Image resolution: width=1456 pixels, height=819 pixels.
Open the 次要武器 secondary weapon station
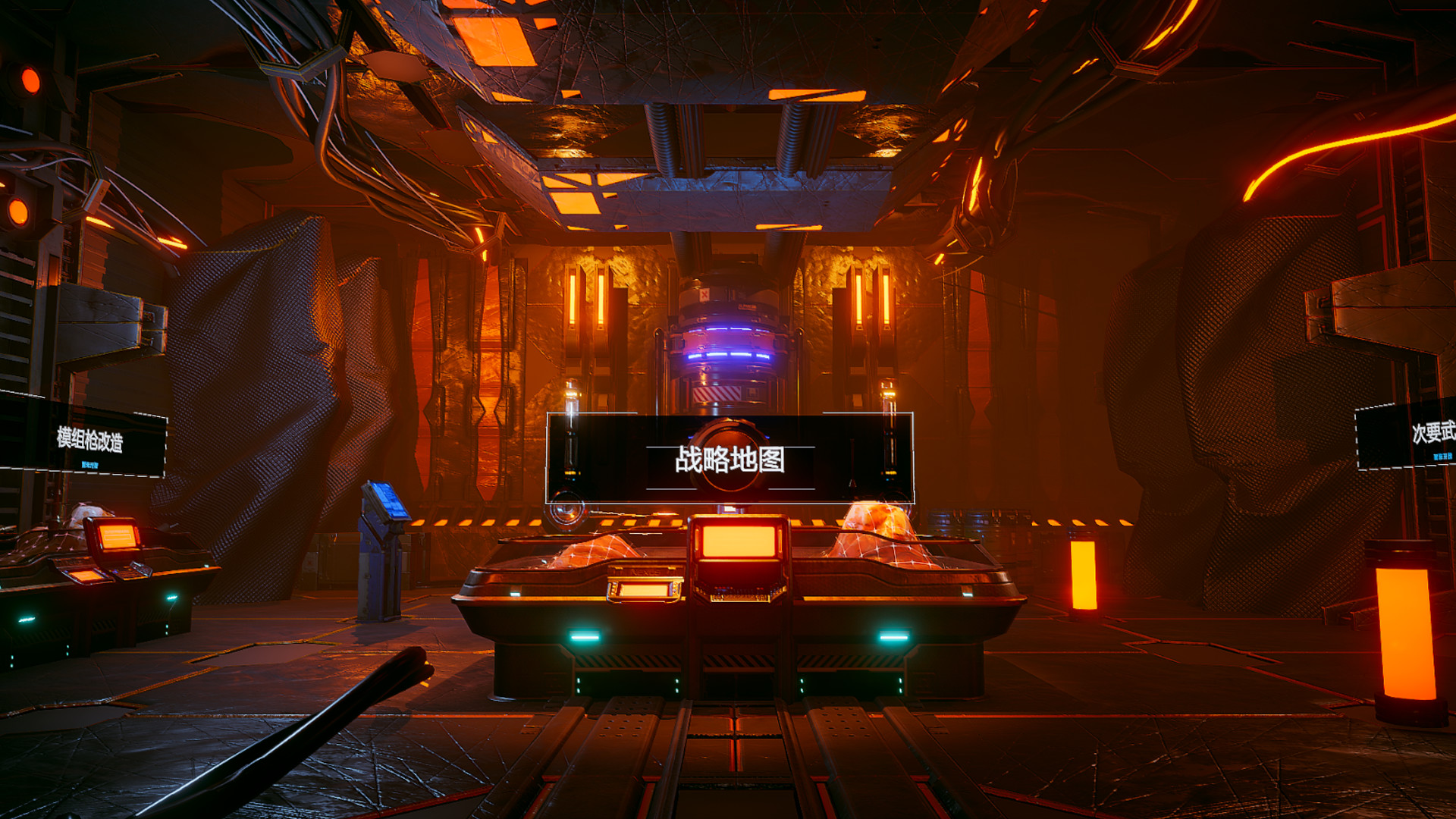coord(1436,432)
